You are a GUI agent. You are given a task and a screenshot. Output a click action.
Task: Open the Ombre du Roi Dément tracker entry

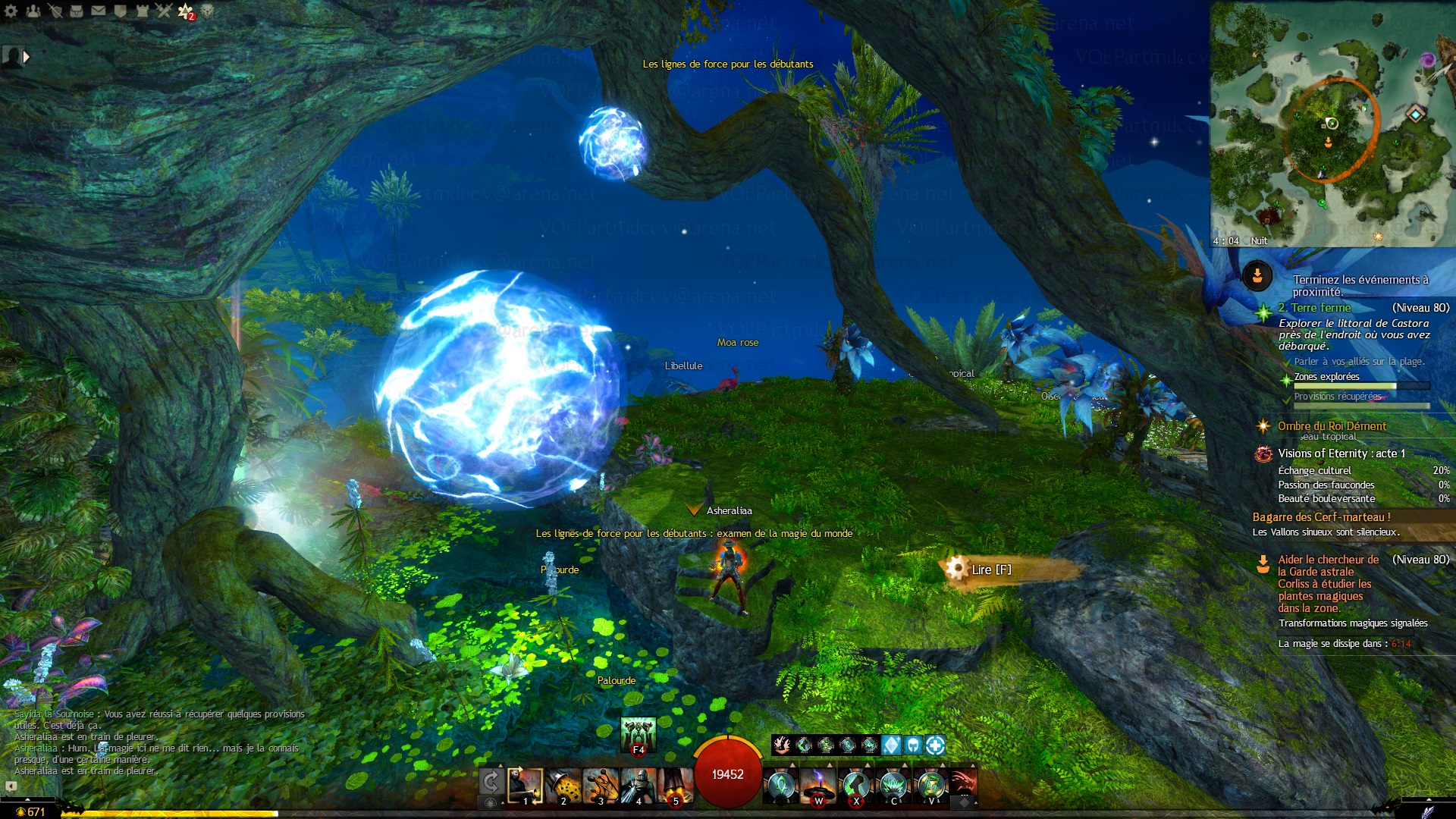(x=1331, y=426)
